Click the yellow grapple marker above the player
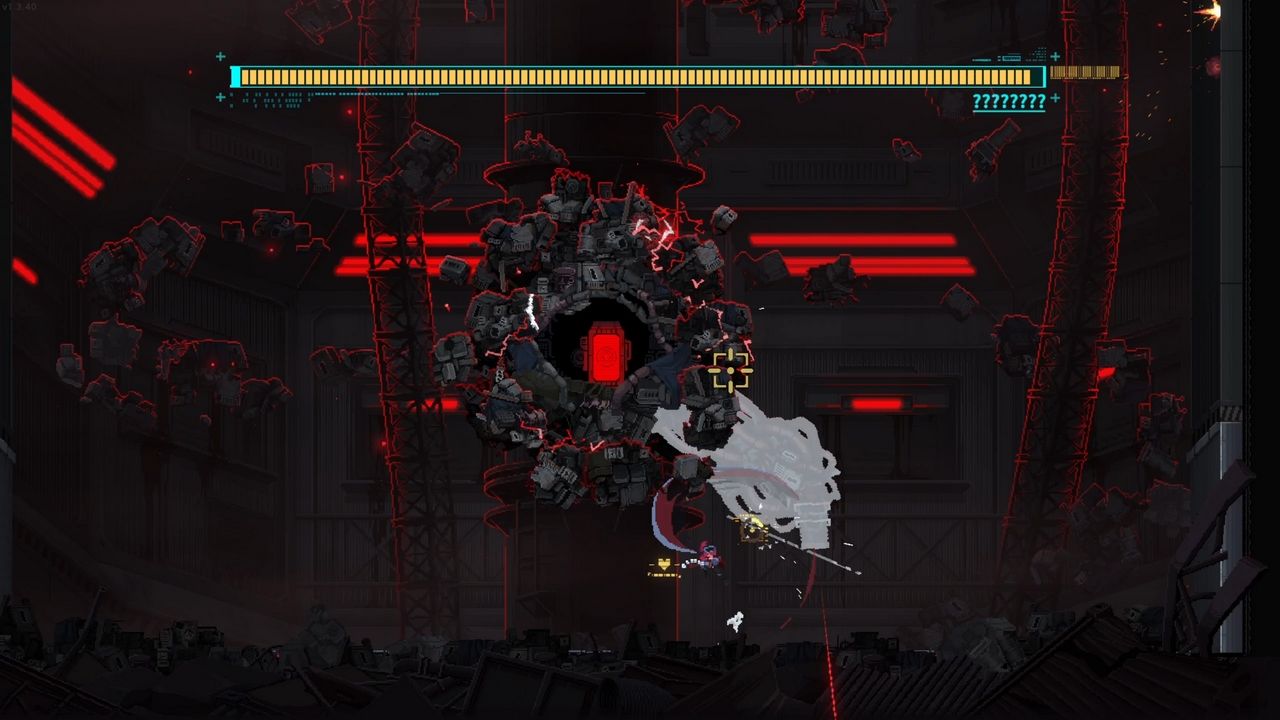The height and width of the screenshot is (720, 1280). (x=751, y=528)
